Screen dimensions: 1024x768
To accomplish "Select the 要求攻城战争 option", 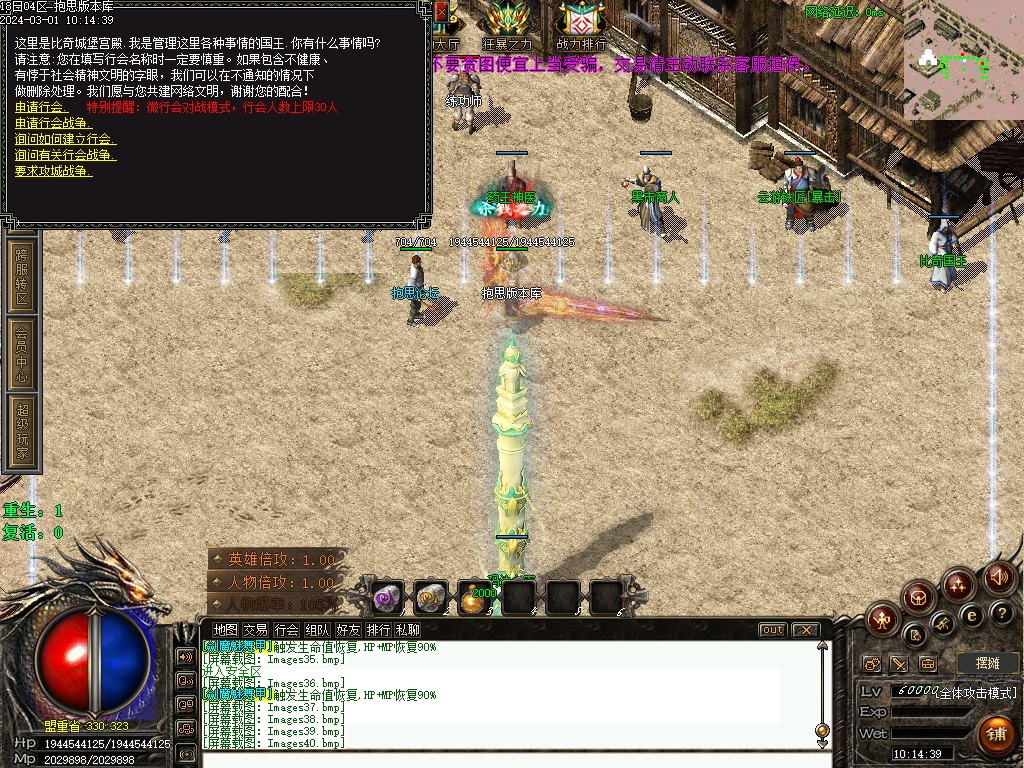I will coord(53,171).
